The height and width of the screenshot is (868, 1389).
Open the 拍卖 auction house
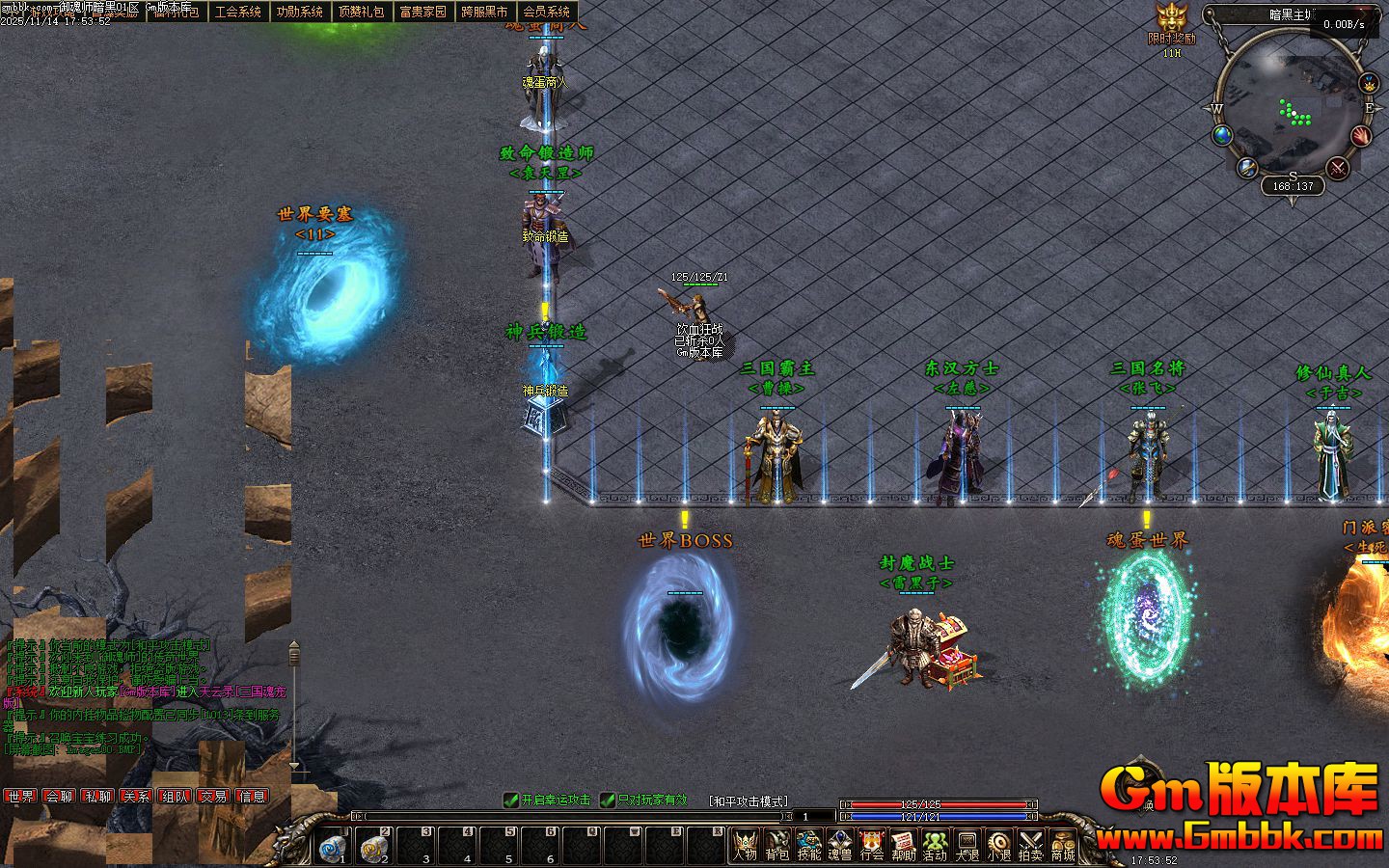1031,846
